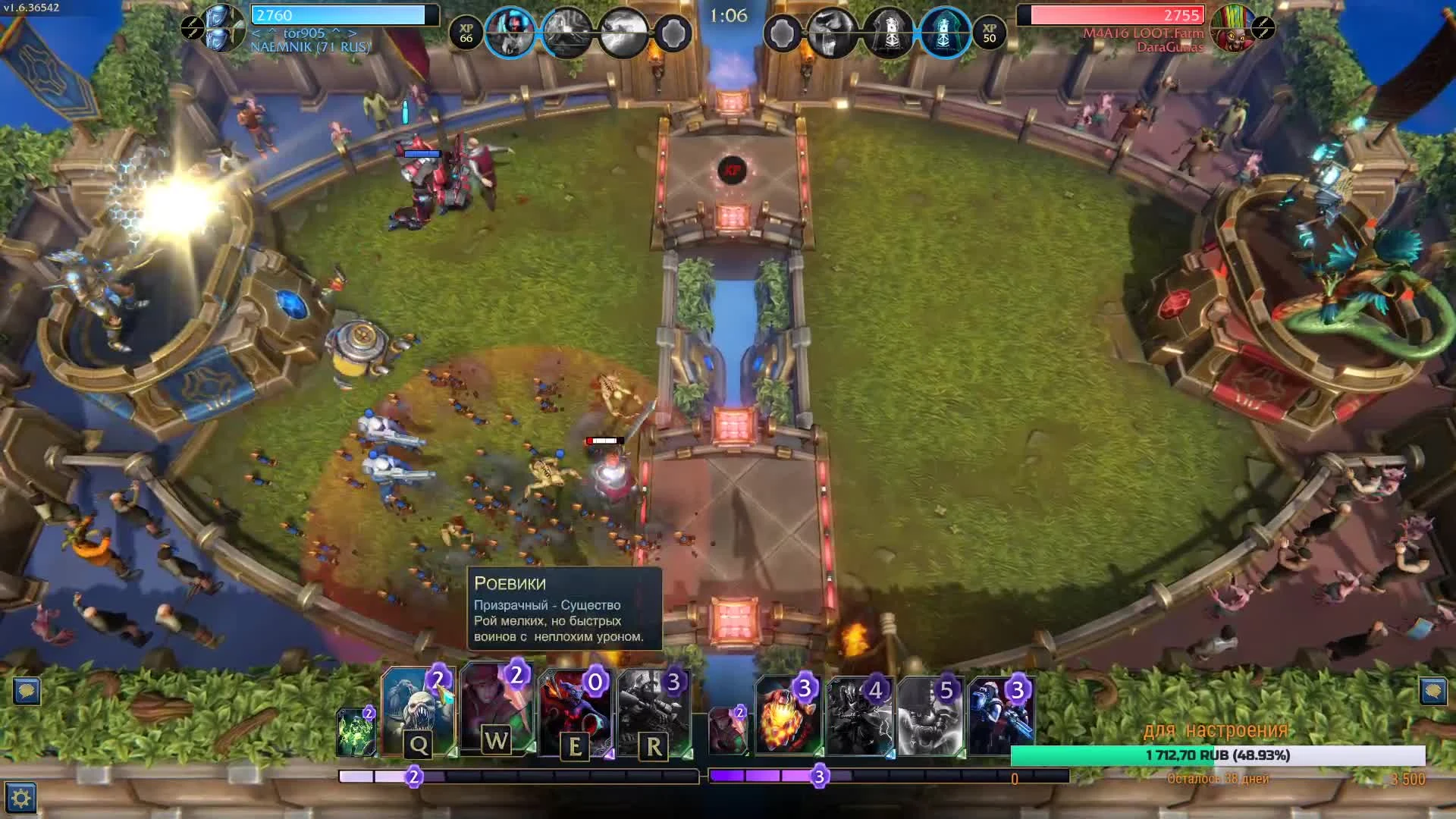The image size is (1456, 819).
Task: Click the XP 66 level badge
Action: click(466, 33)
